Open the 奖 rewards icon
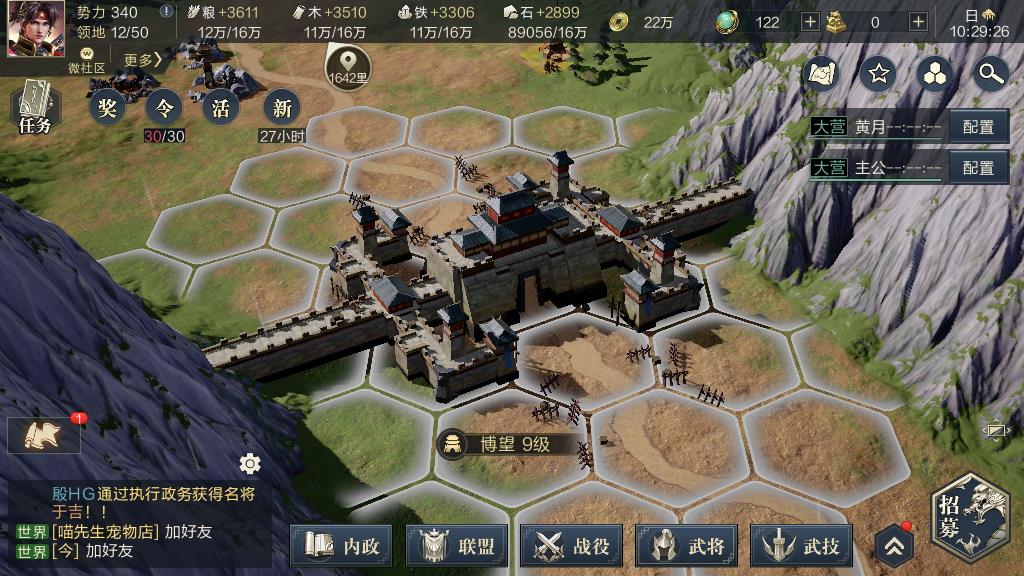 (107, 107)
